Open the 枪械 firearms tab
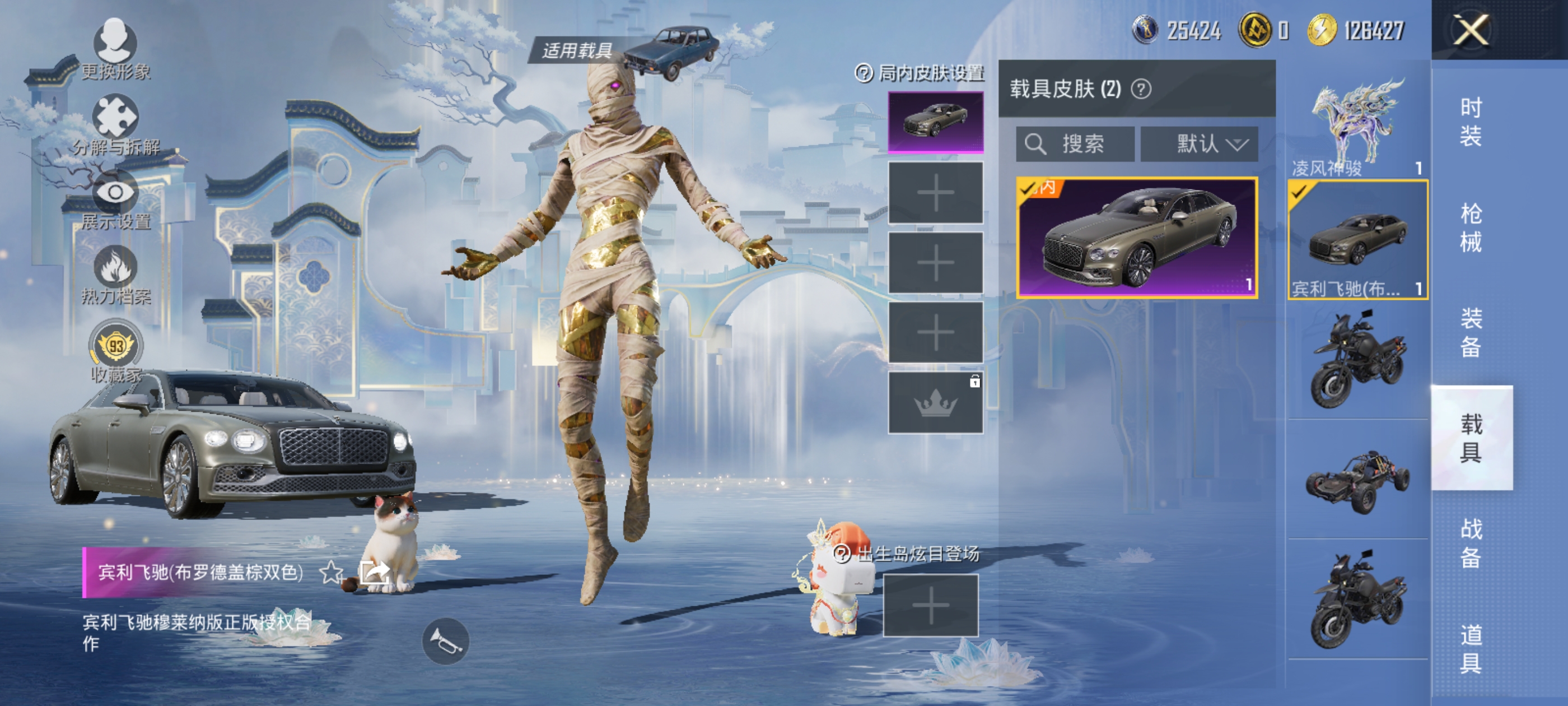 1471,228
